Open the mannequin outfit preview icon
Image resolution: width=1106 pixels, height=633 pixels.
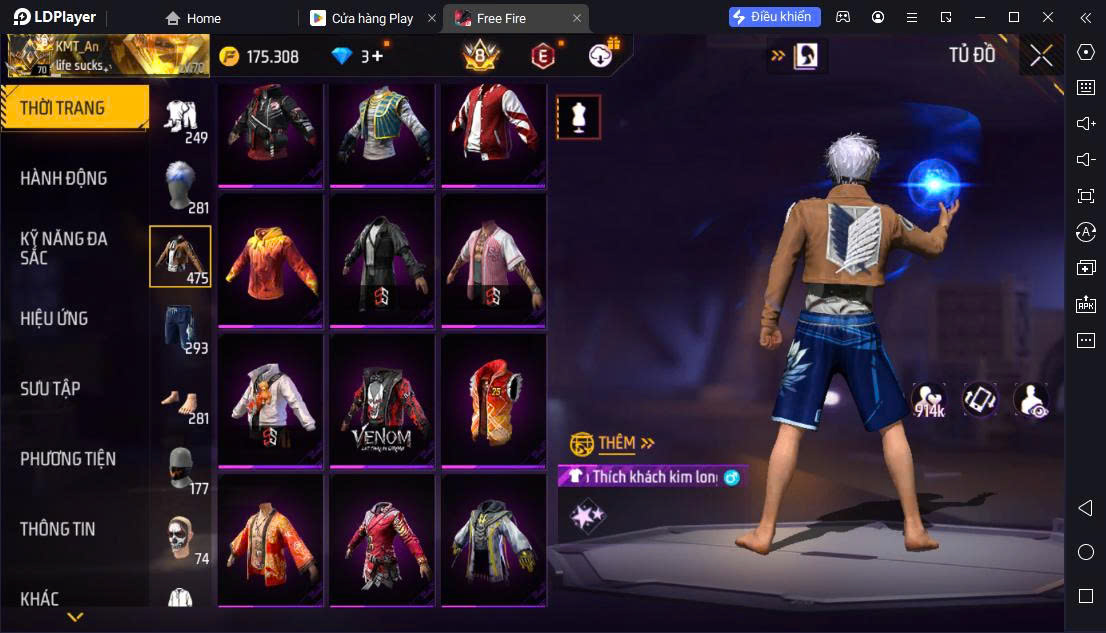click(578, 117)
